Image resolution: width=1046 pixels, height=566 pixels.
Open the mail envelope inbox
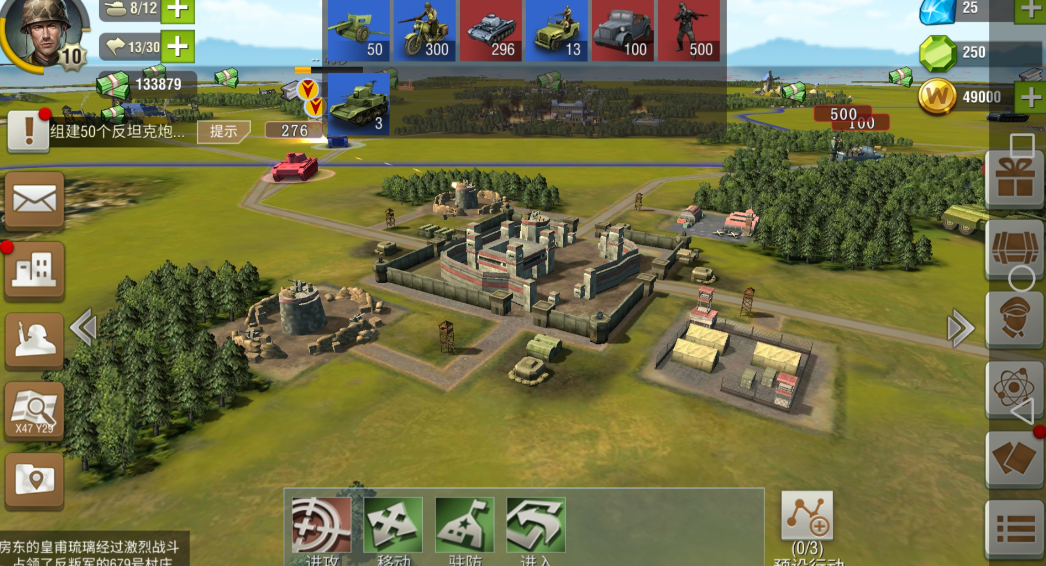click(35, 200)
